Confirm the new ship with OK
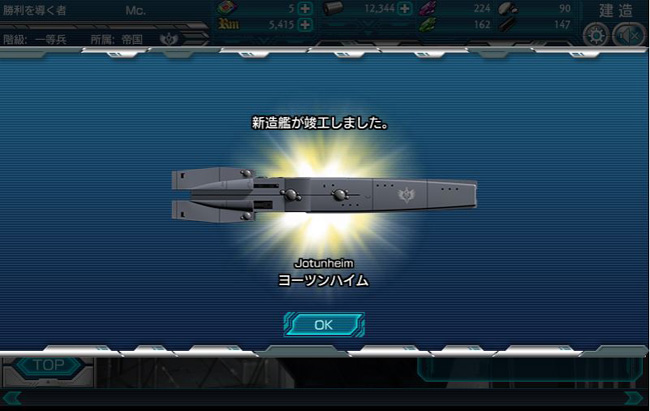 point(323,324)
